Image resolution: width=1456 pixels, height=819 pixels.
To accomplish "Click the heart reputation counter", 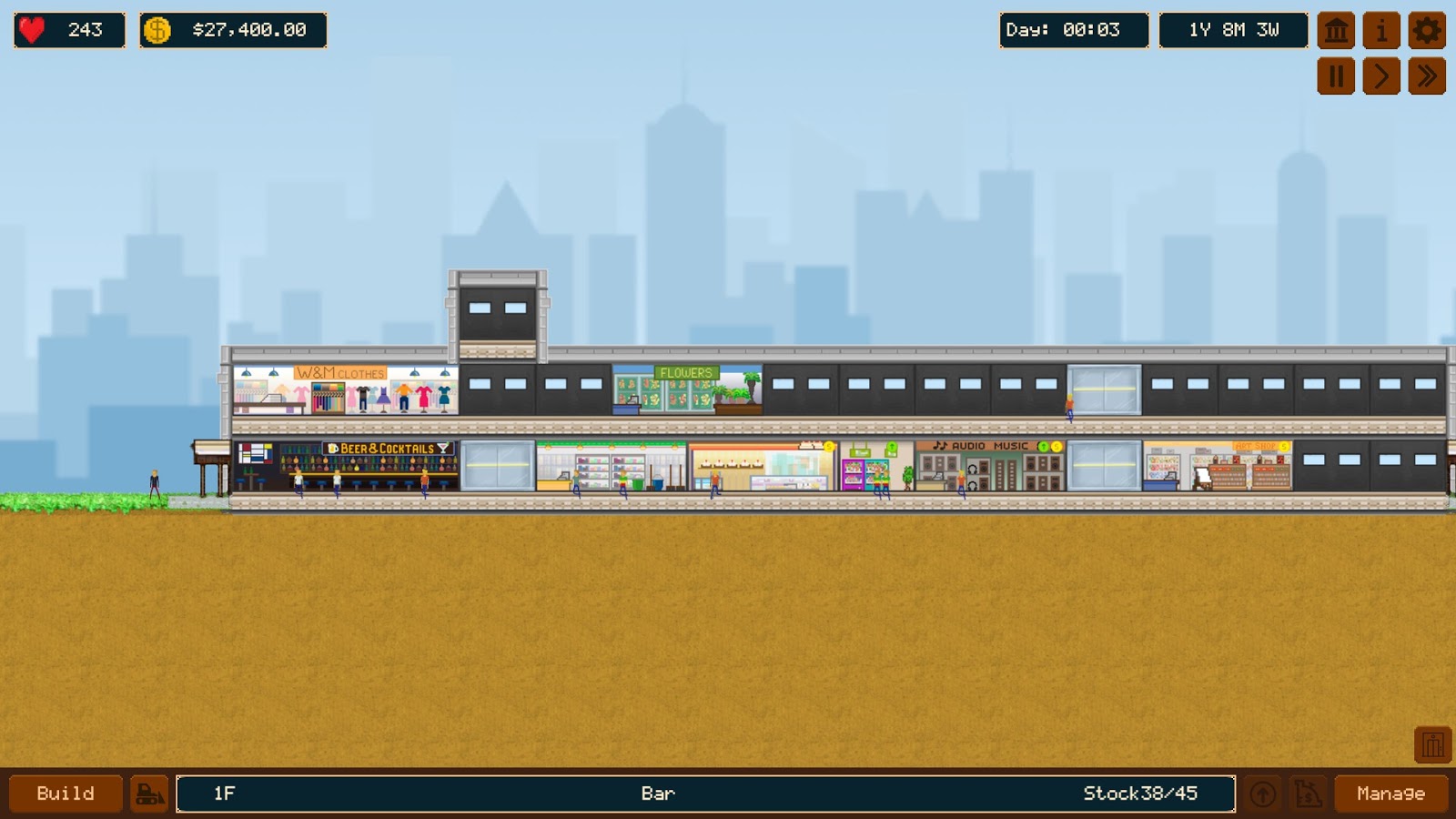I will [x=30, y=28].
